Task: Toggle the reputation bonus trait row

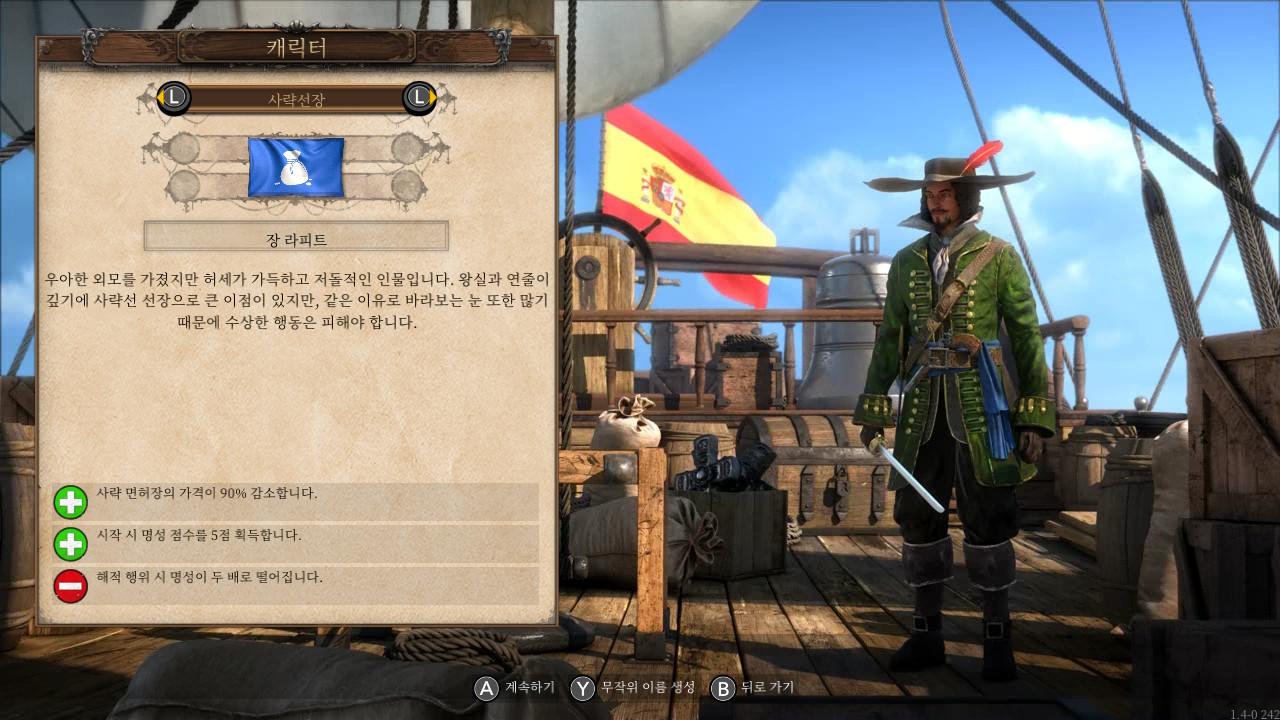Action: 300,544
